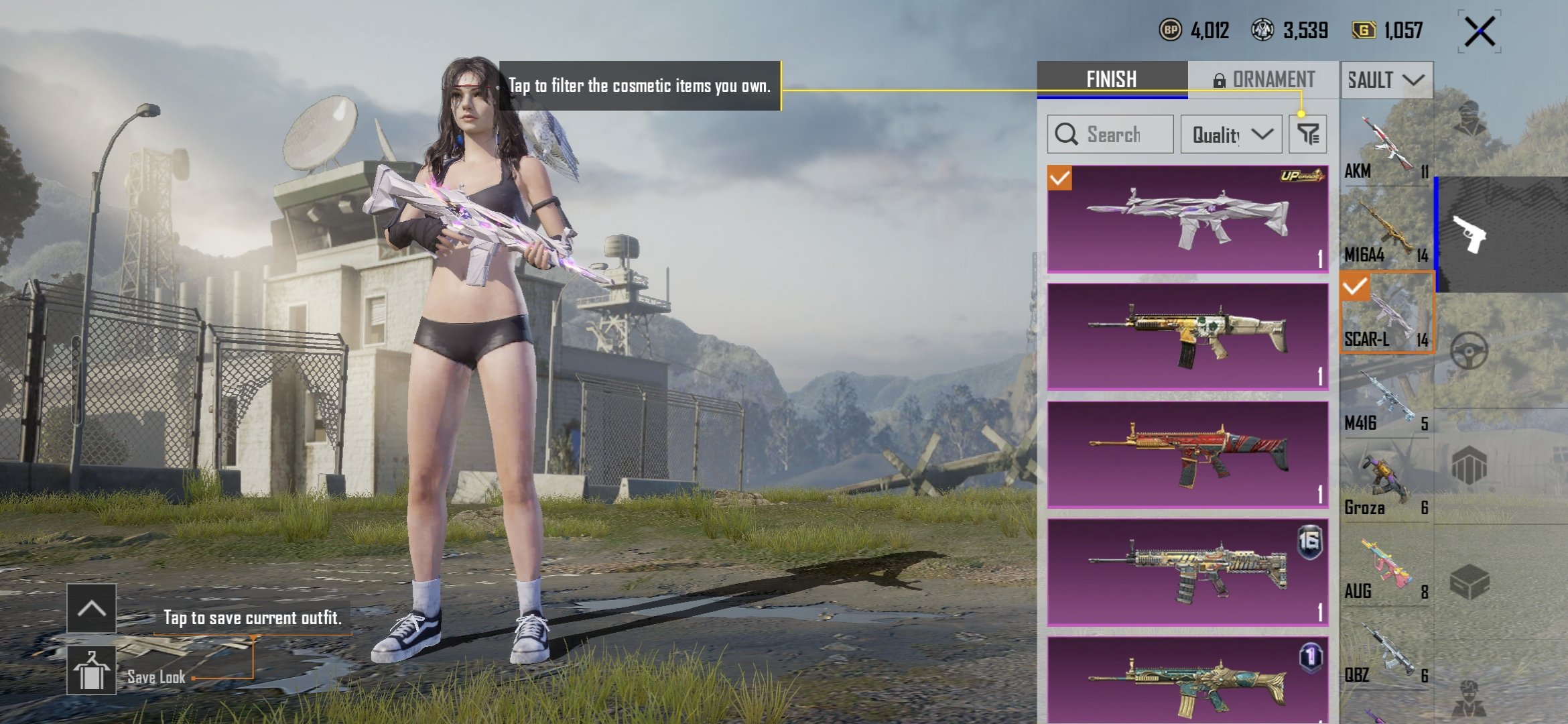
Task: Toggle the owned items filter icon
Action: [x=1307, y=134]
